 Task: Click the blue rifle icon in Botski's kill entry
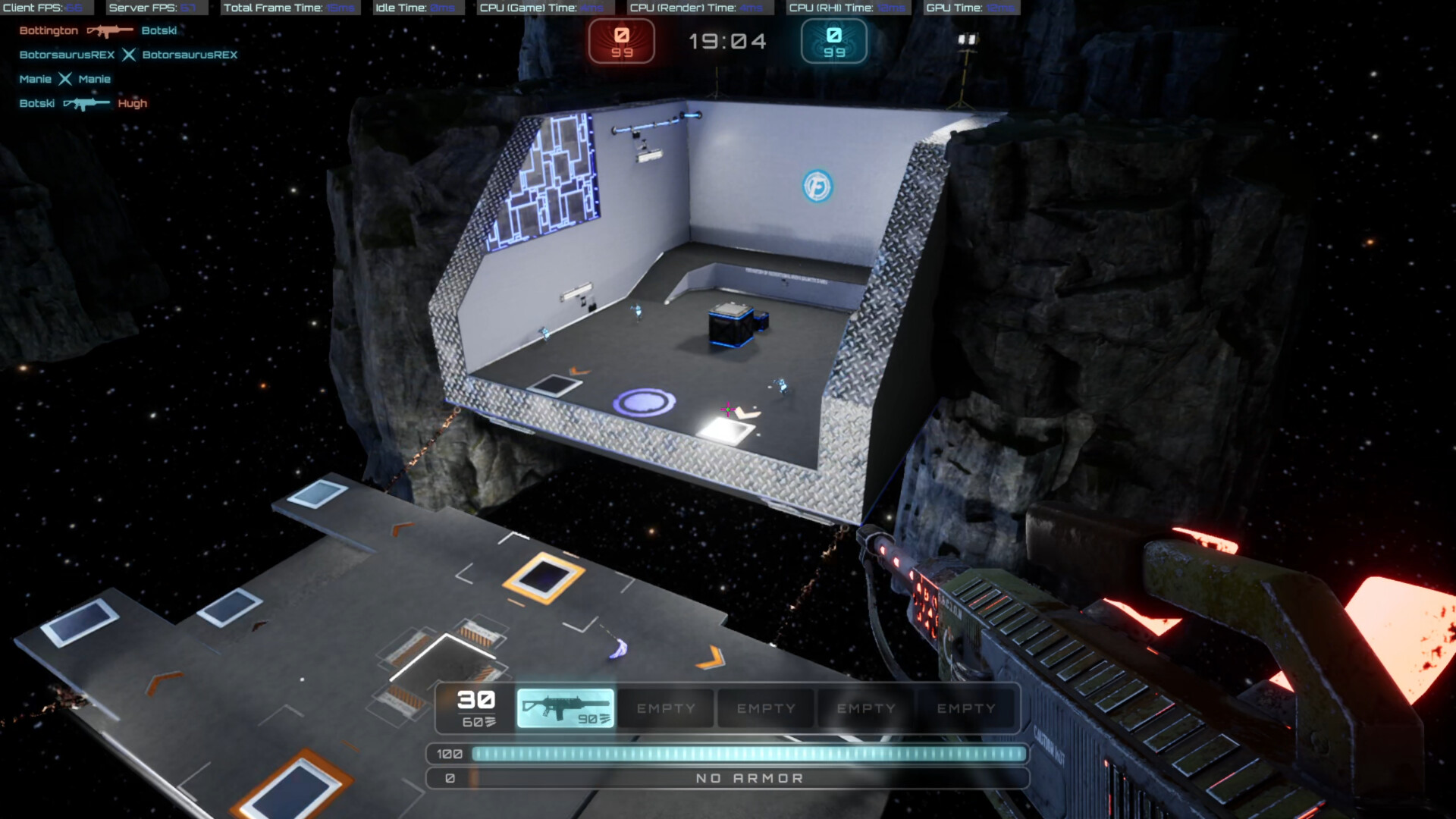pyautogui.click(x=86, y=103)
